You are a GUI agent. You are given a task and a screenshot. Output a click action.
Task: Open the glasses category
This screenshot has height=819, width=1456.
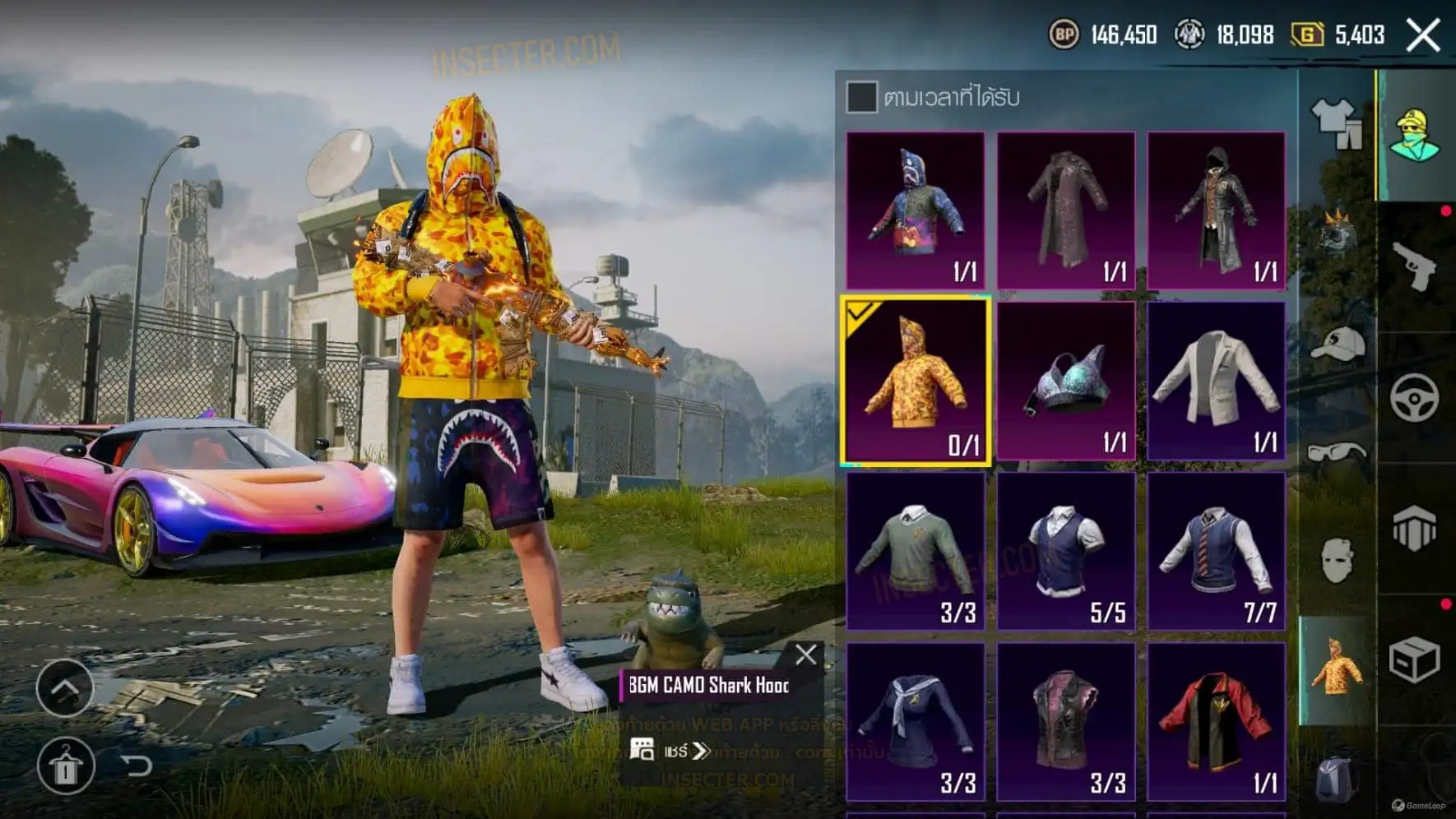pyautogui.click(x=1336, y=452)
